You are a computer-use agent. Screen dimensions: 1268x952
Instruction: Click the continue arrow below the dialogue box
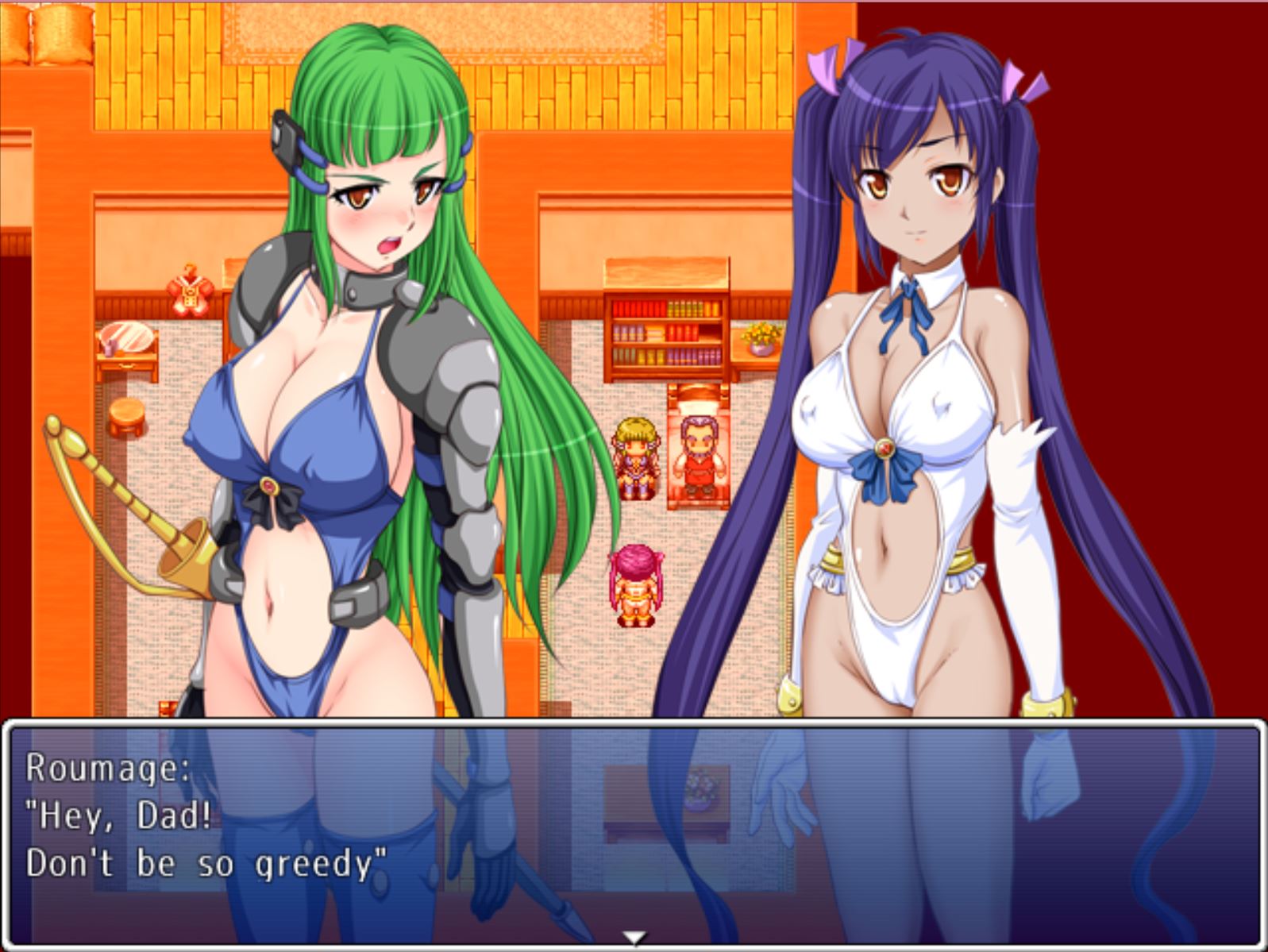pyautogui.click(x=634, y=937)
